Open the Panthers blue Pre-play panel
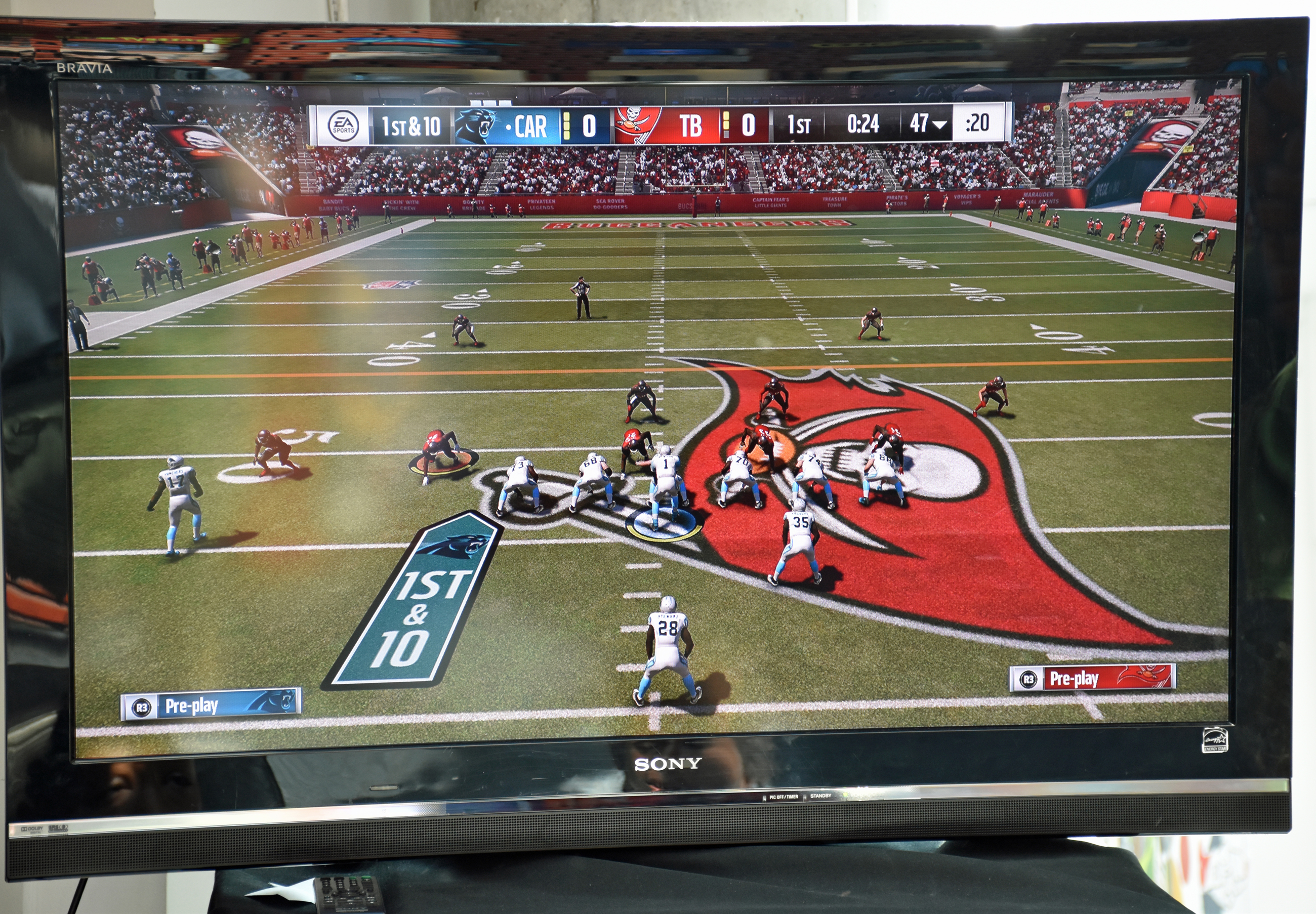The height and width of the screenshot is (914, 1316). click(210, 705)
